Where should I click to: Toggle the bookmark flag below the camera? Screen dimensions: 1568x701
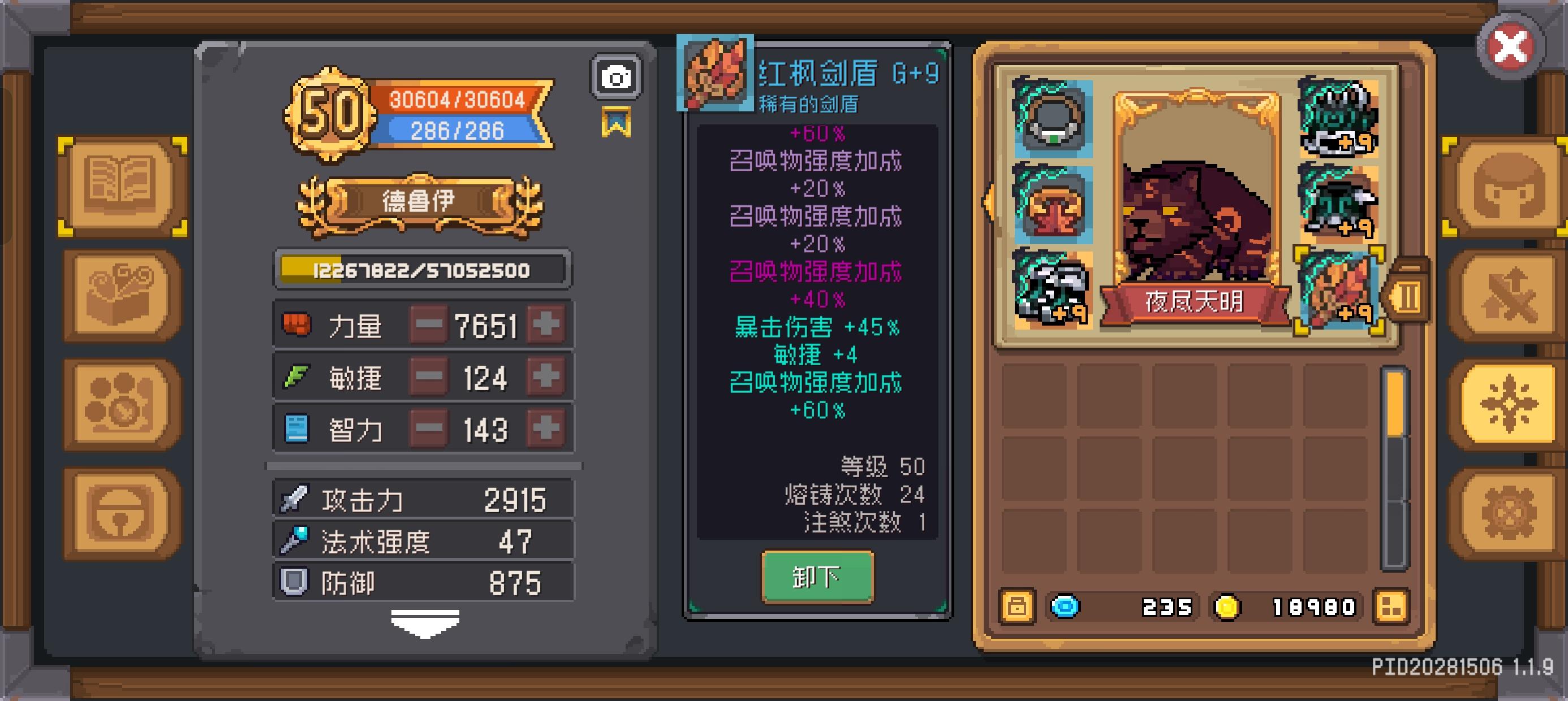click(617, 122)
